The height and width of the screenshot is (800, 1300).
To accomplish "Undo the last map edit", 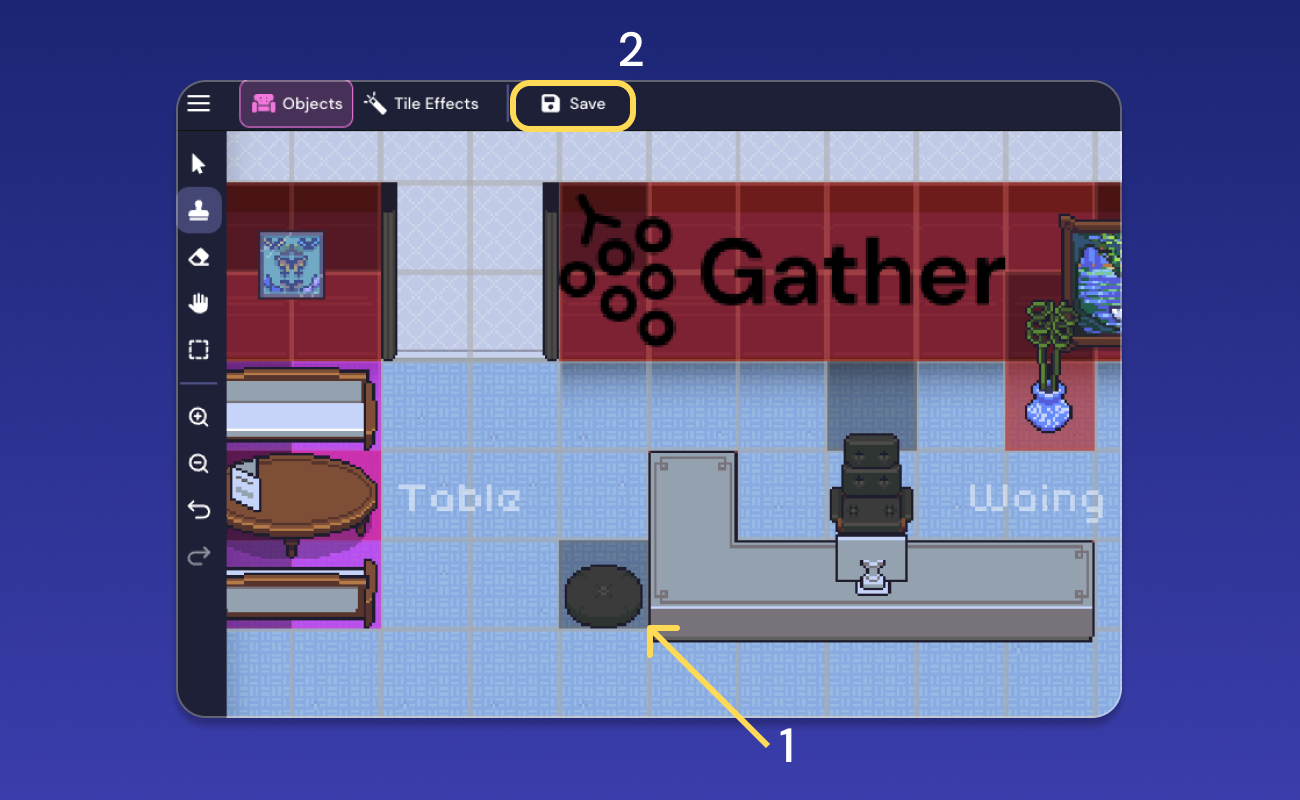I will [x=198, y=509].
